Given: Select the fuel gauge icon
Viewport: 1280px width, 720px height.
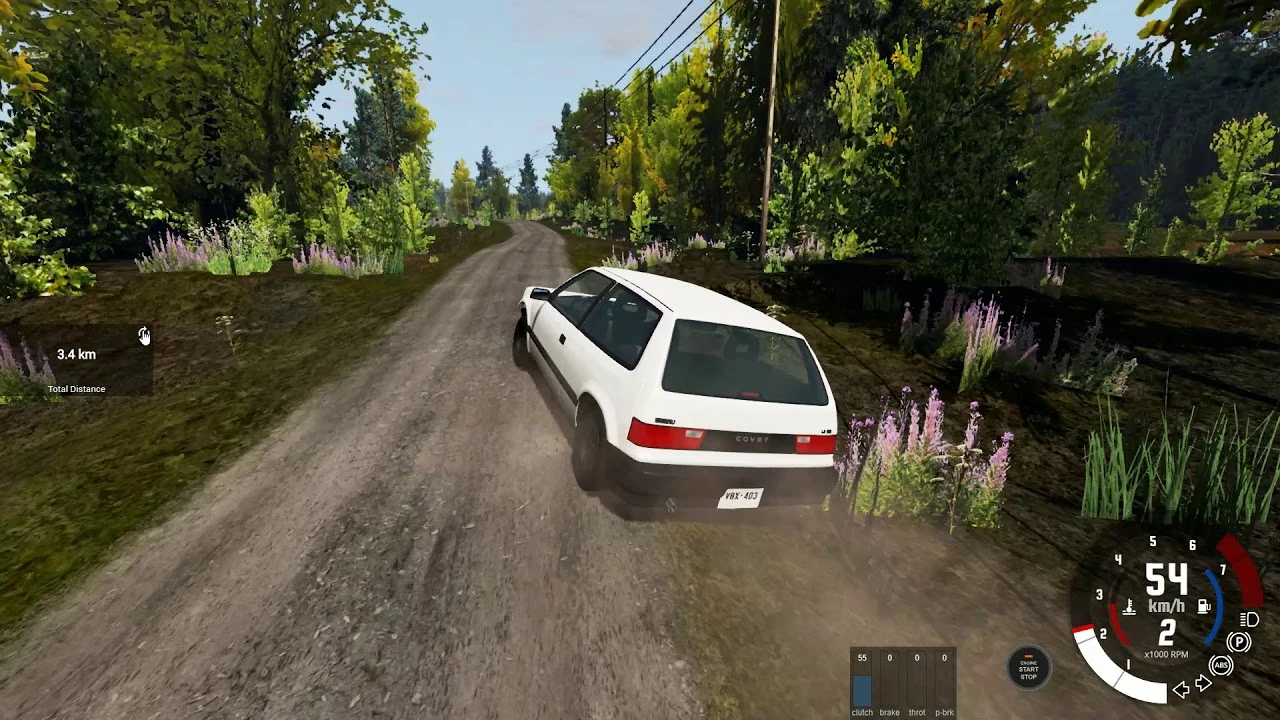Looking at the screenshot, I should 1203,606.
